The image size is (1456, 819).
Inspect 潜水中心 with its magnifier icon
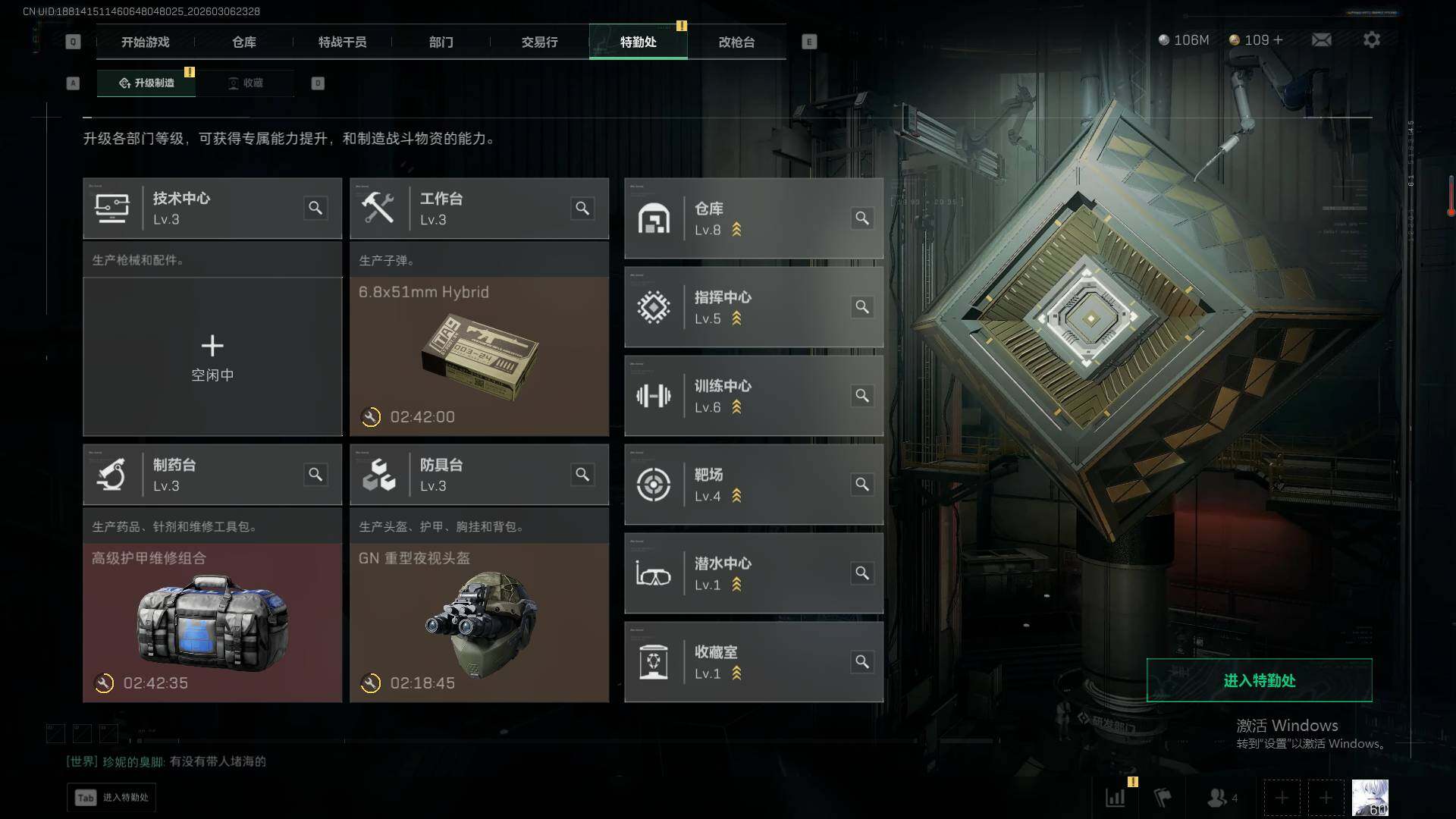tap(862, 573)
